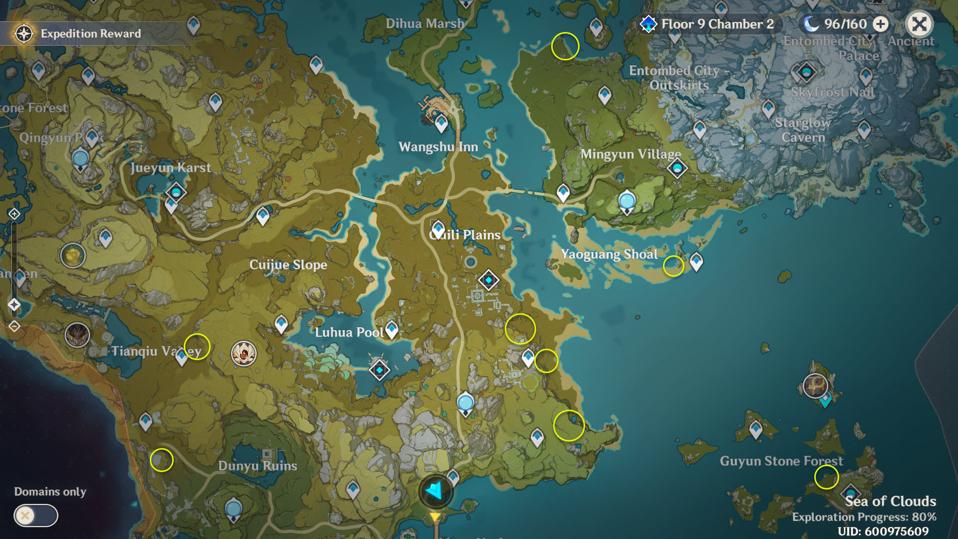
Task: Zoom in the map with the plus button
Action: [14, 214]
